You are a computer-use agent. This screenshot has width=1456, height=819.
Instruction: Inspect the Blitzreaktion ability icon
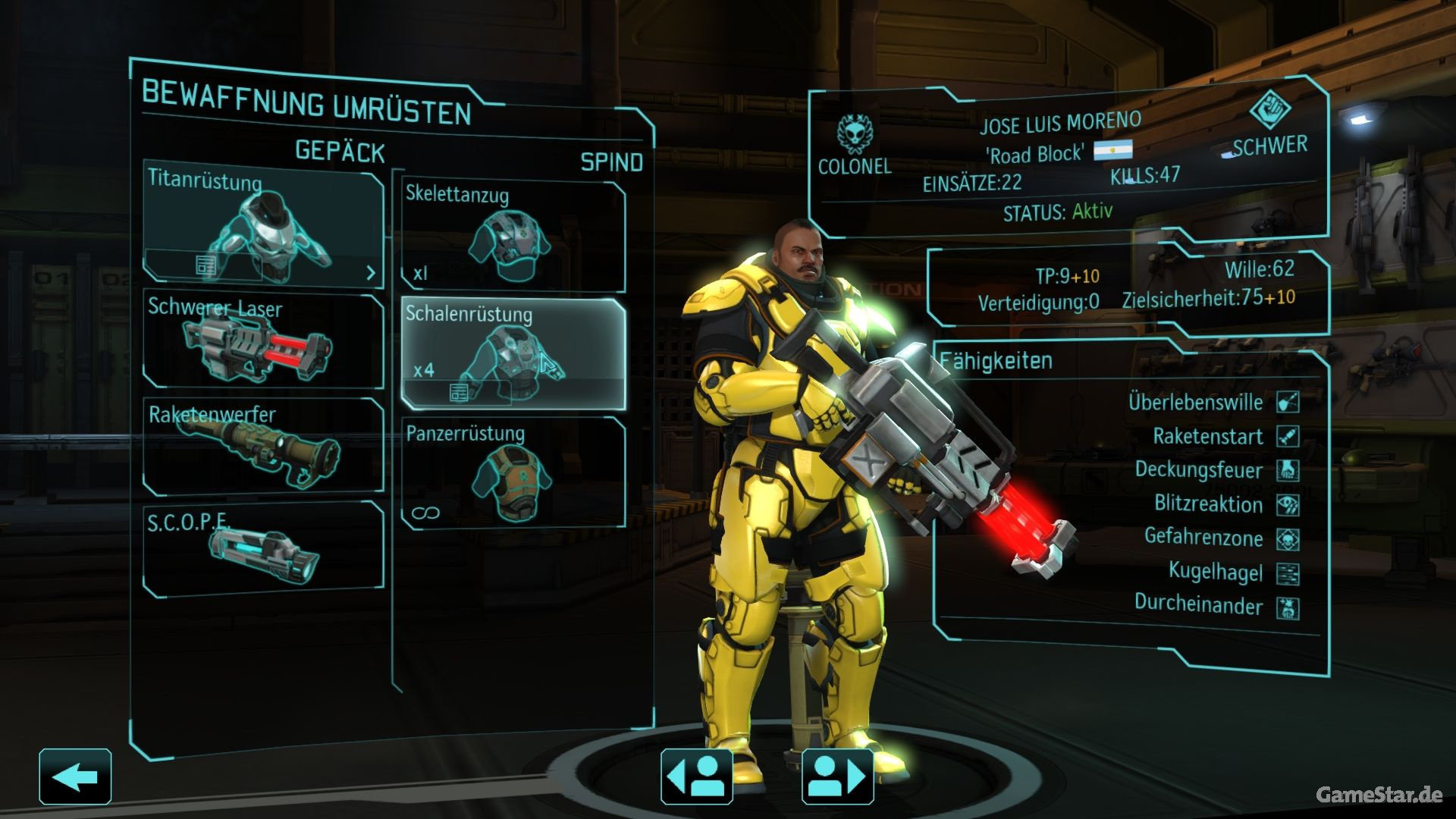(1288, 504)
